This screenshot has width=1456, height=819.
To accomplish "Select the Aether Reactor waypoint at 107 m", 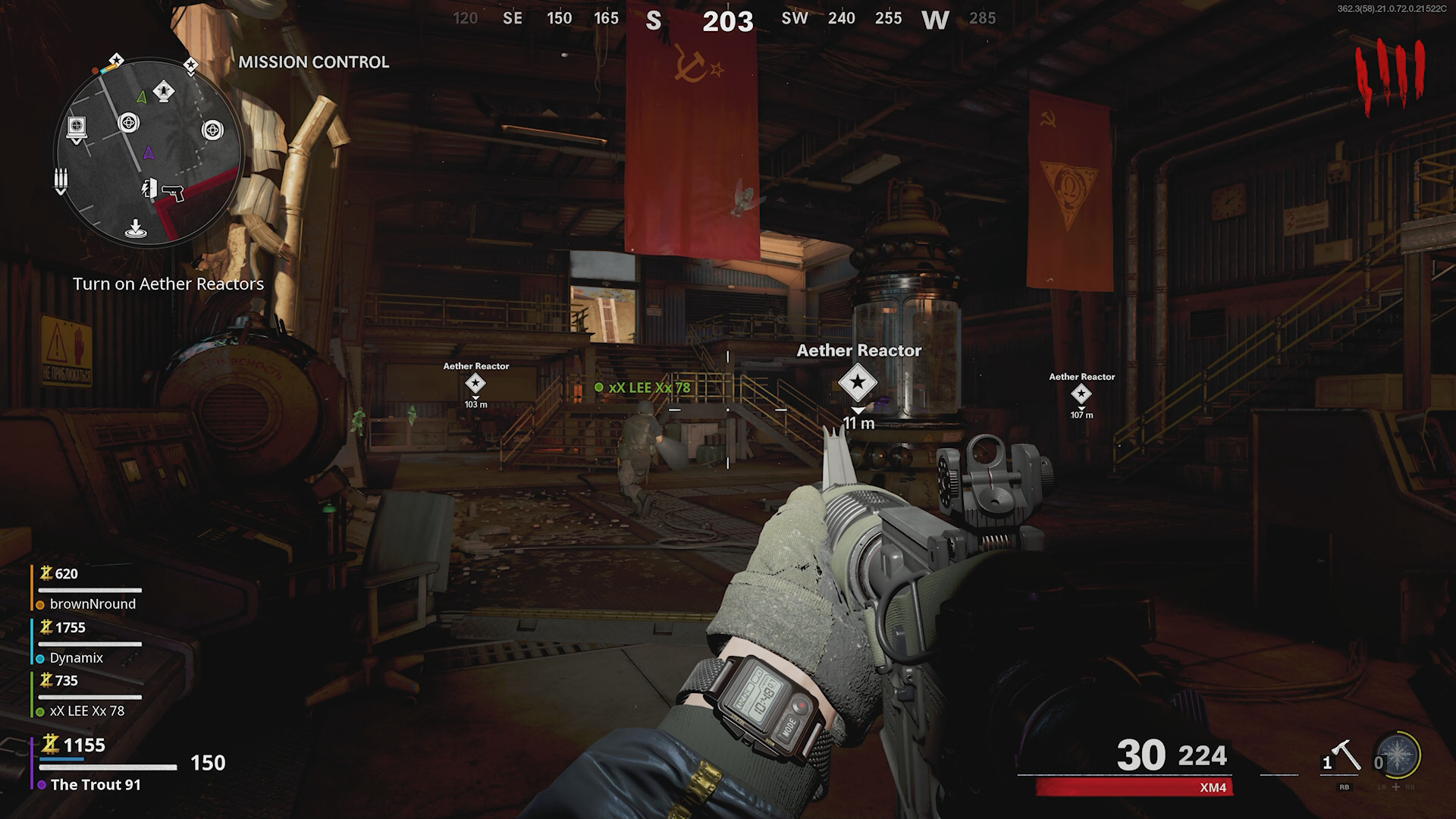I will (x=1081, y=394).
